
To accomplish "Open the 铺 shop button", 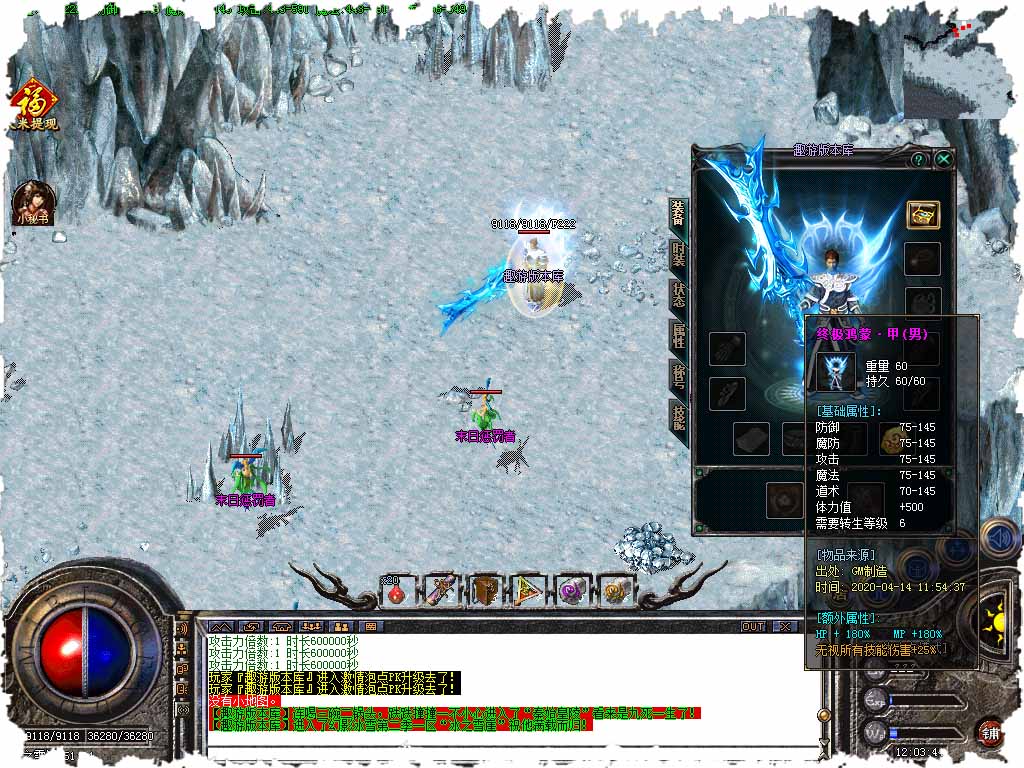I will tap(990, 732).
